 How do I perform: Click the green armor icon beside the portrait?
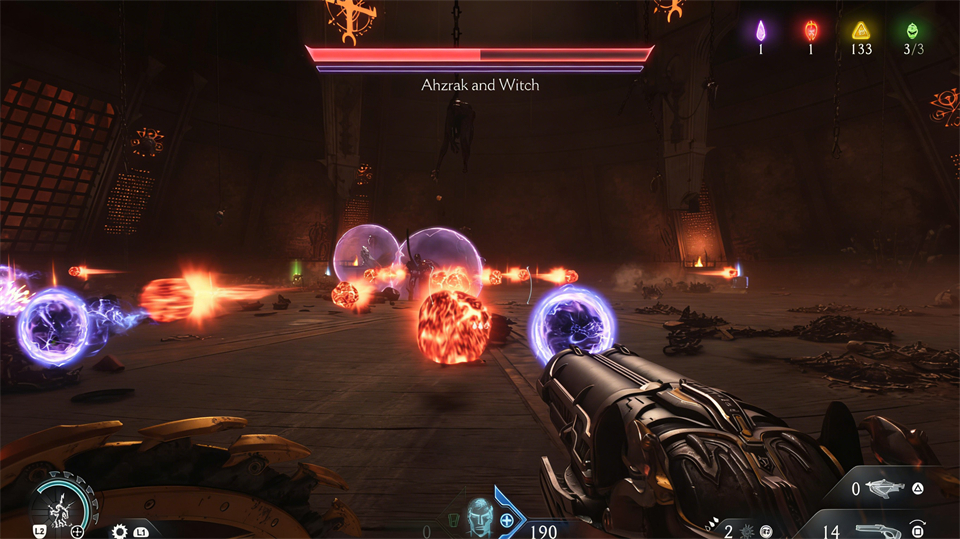451,521
